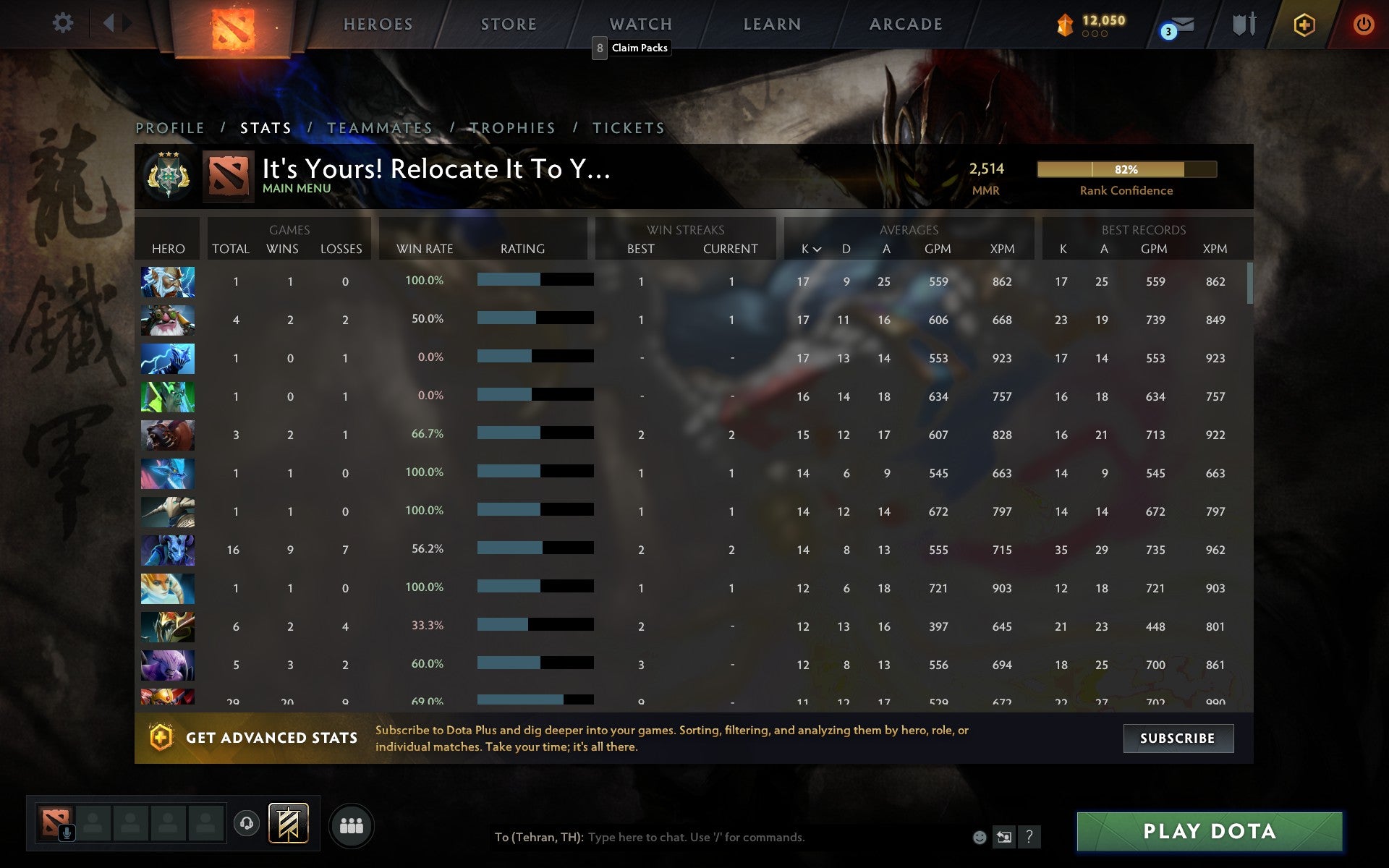The width and height of the screenshot is (1389, 868).
Task: Open the friends list icon
Action: [352, 823]
